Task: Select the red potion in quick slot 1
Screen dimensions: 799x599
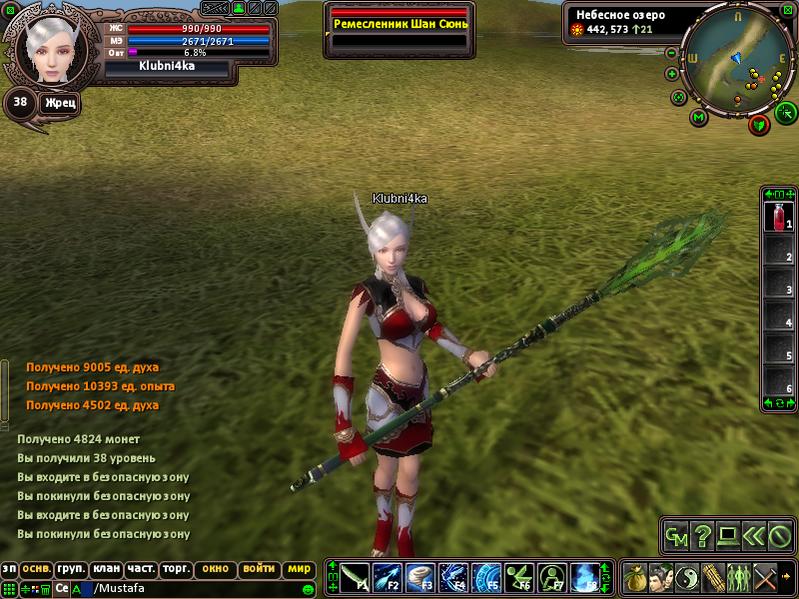Action: [777, 216]
